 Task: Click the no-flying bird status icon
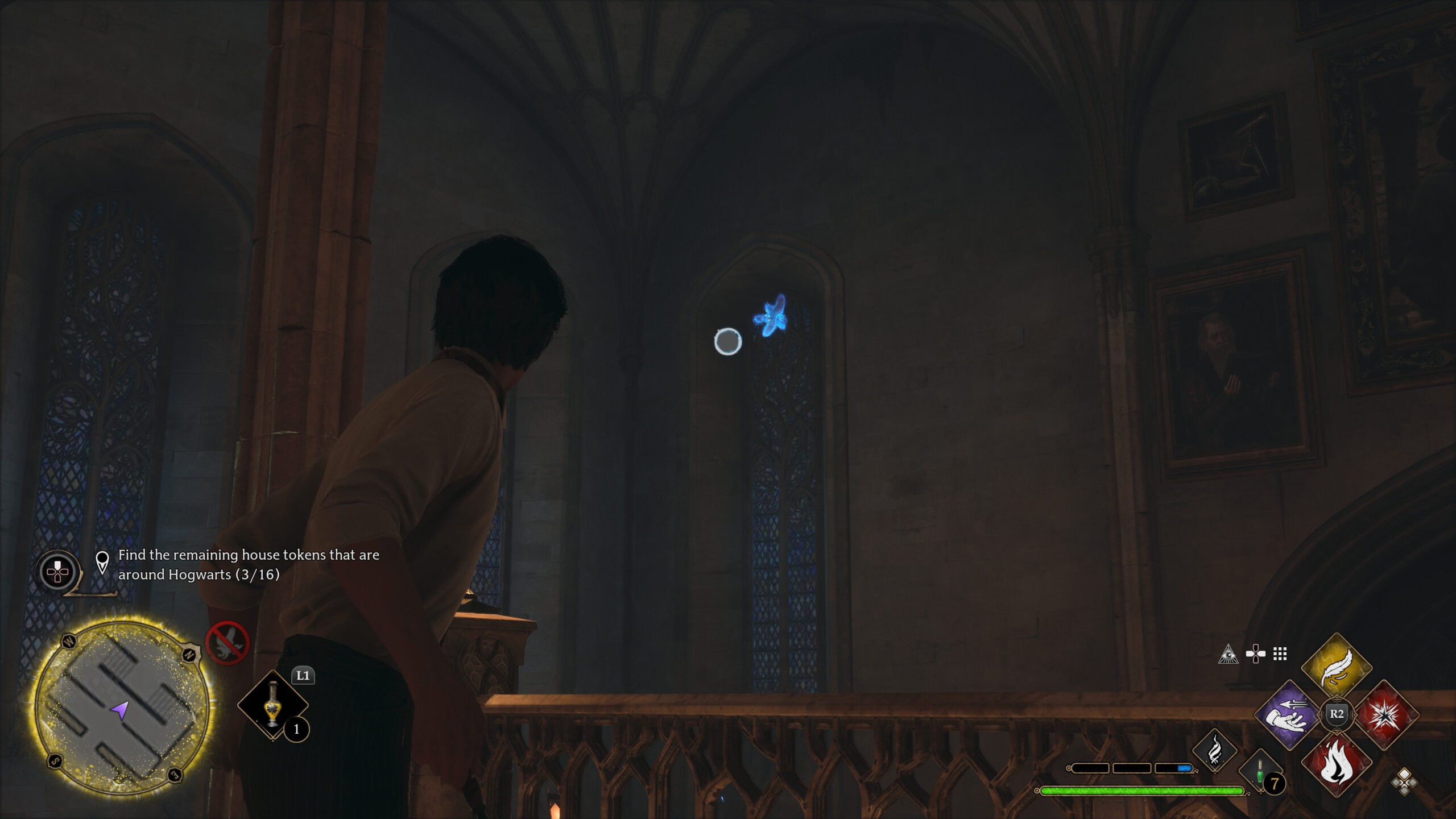point(227,643)
